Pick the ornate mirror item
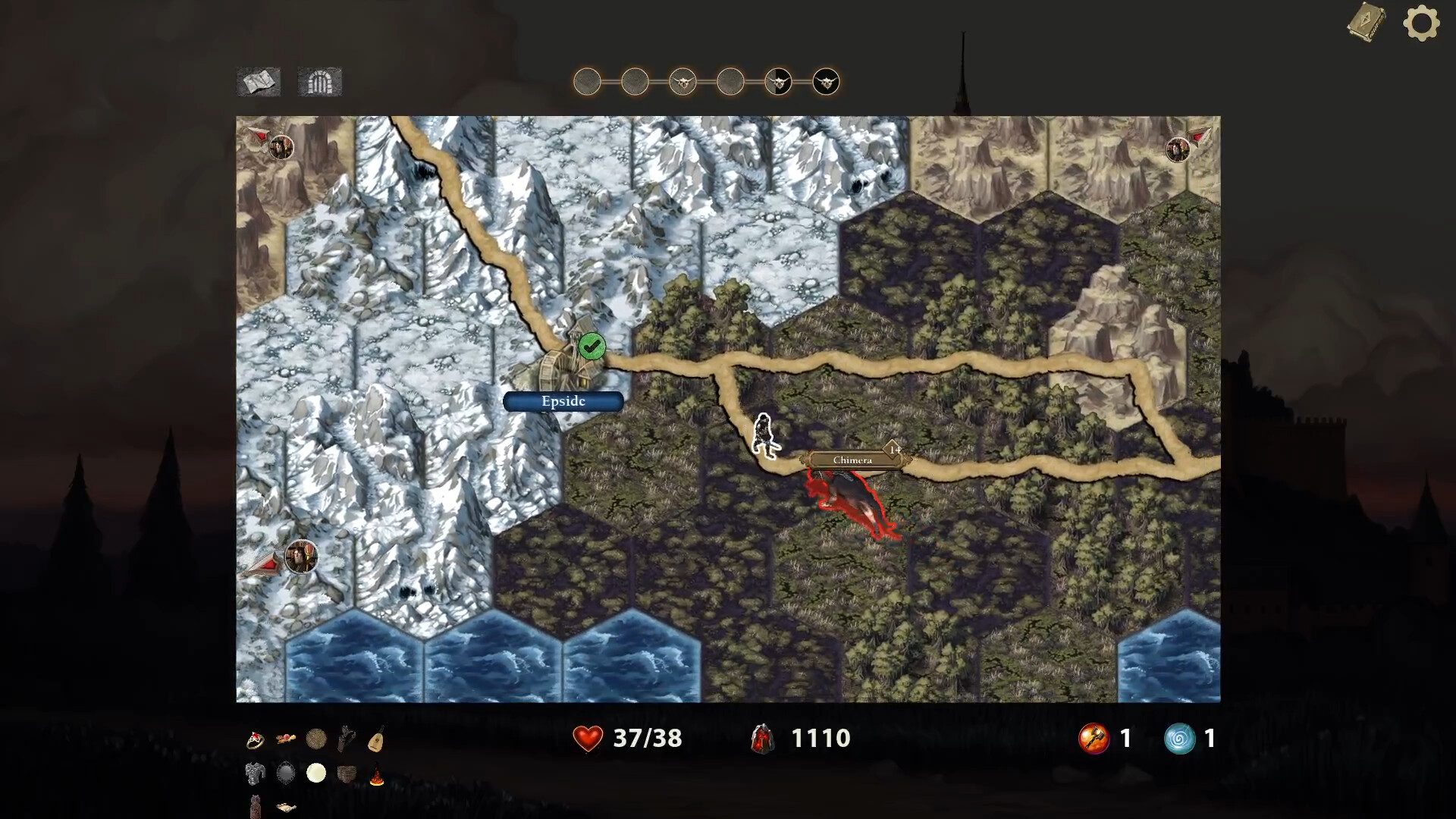The image size is (1456, 819). 286,773
